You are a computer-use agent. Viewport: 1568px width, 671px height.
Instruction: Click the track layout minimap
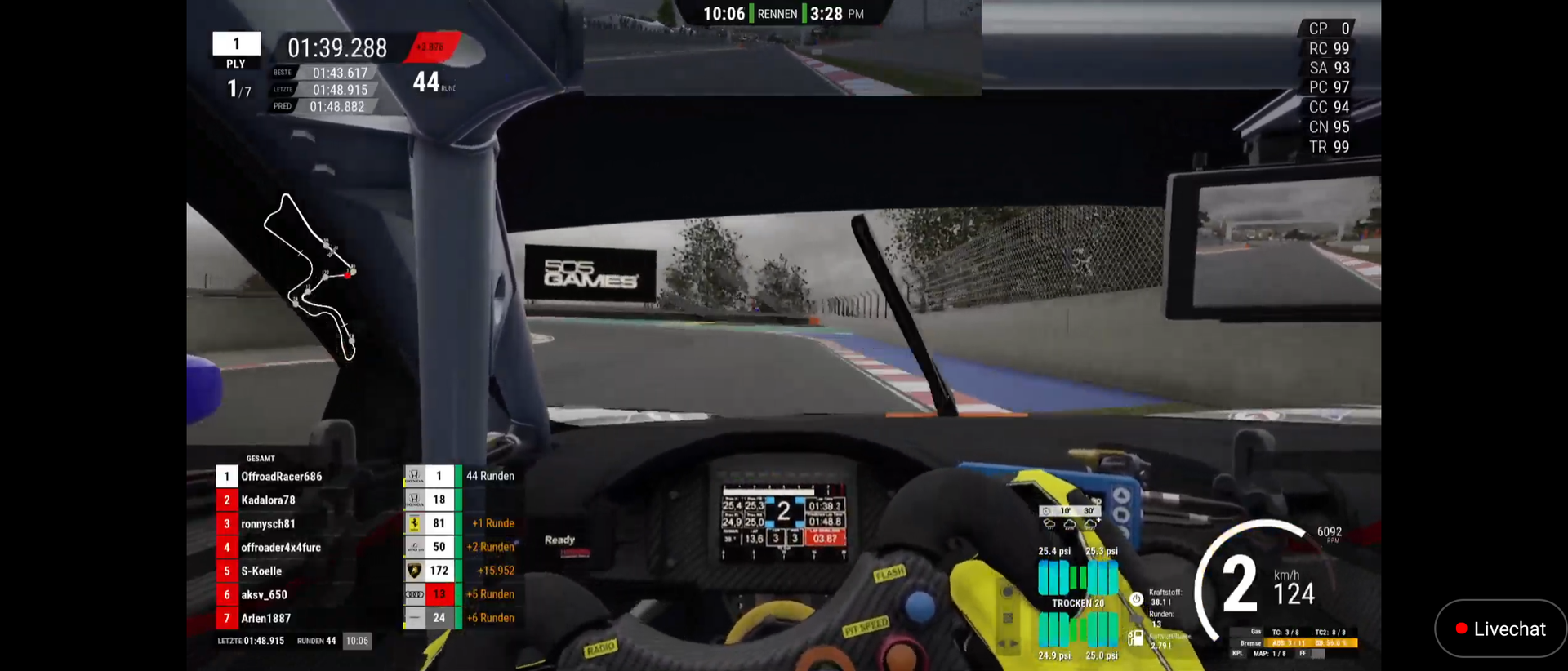(x=310, y=276)
